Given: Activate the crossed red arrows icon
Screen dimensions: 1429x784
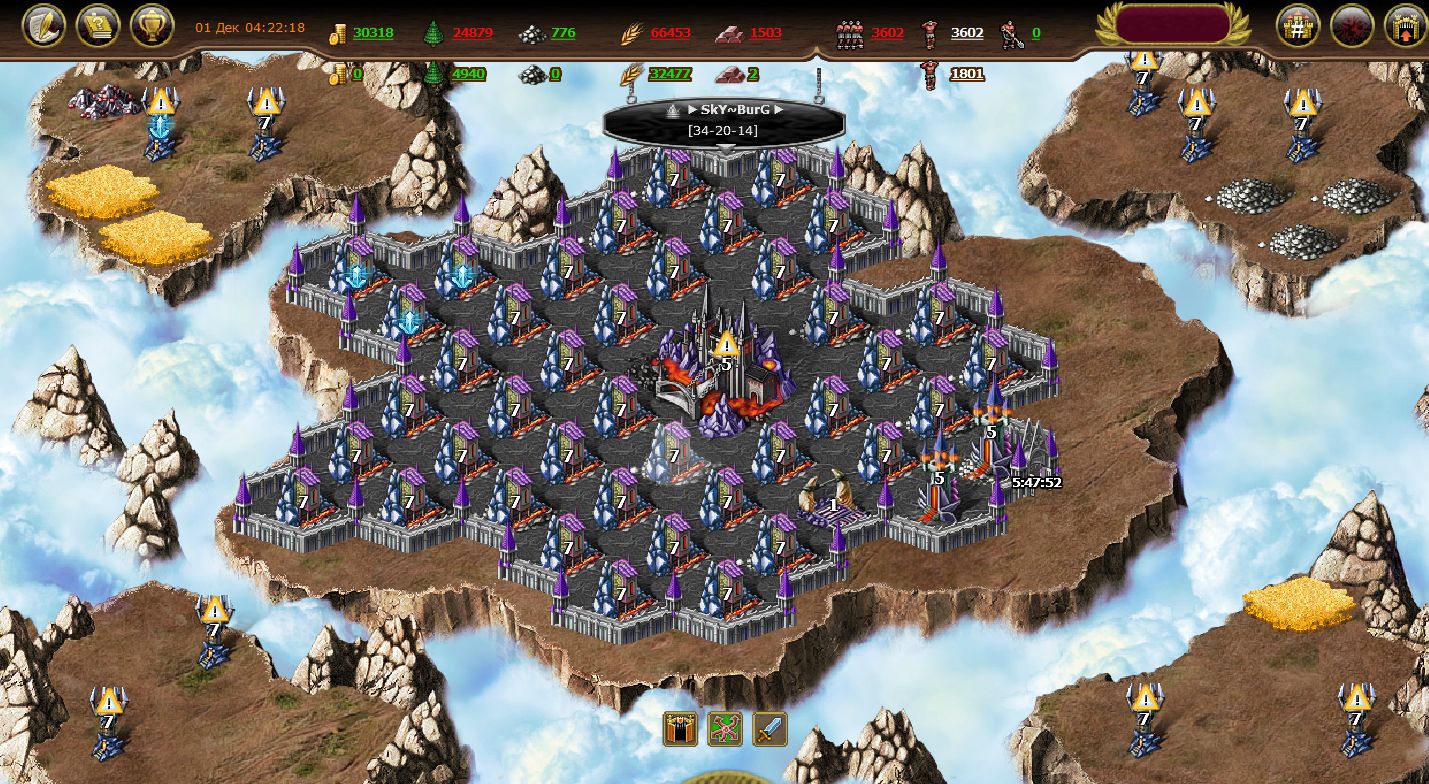Looking at the screenshot, I should [x=725, y=729].
